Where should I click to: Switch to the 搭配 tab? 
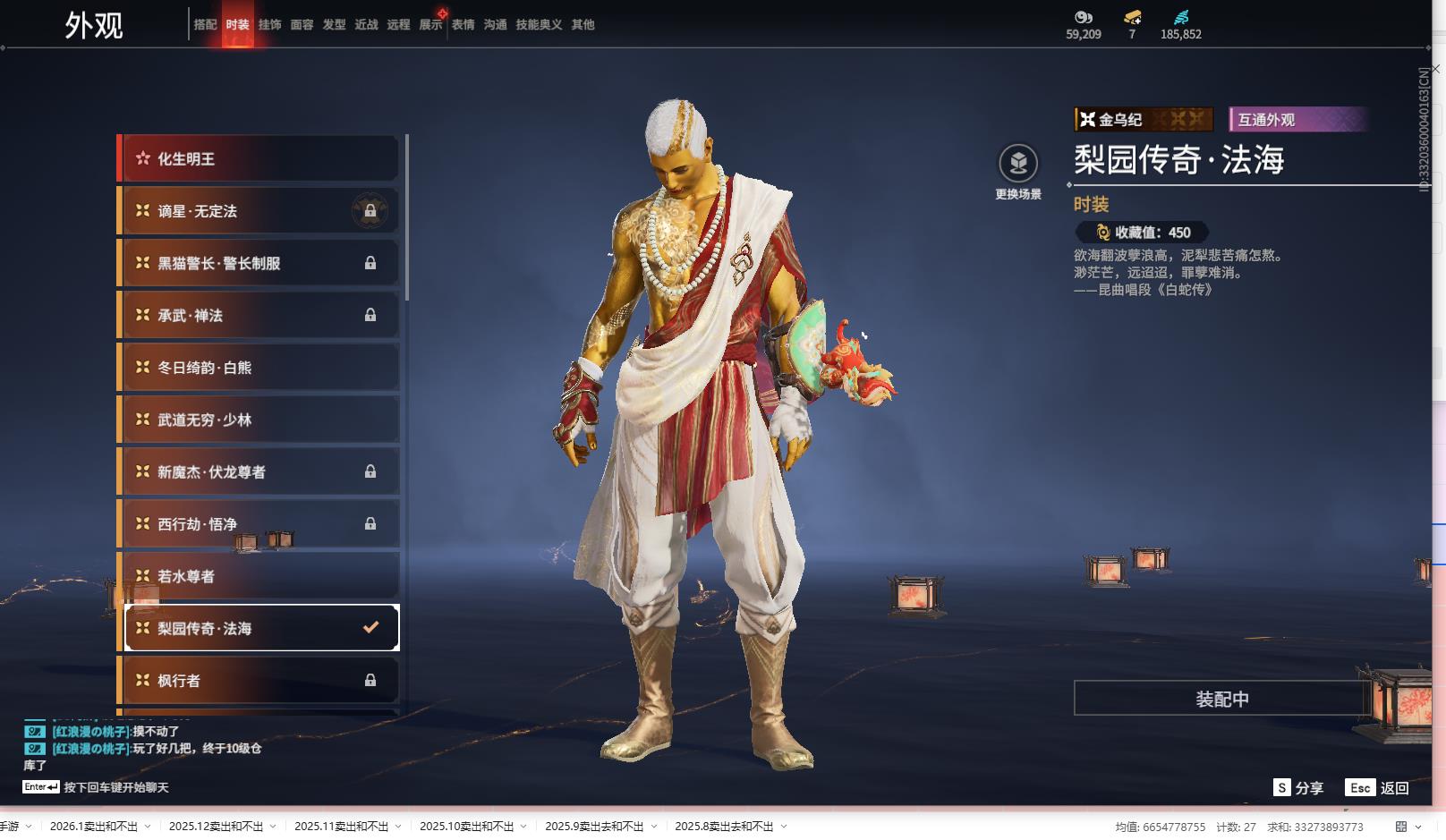coord(205,24)
